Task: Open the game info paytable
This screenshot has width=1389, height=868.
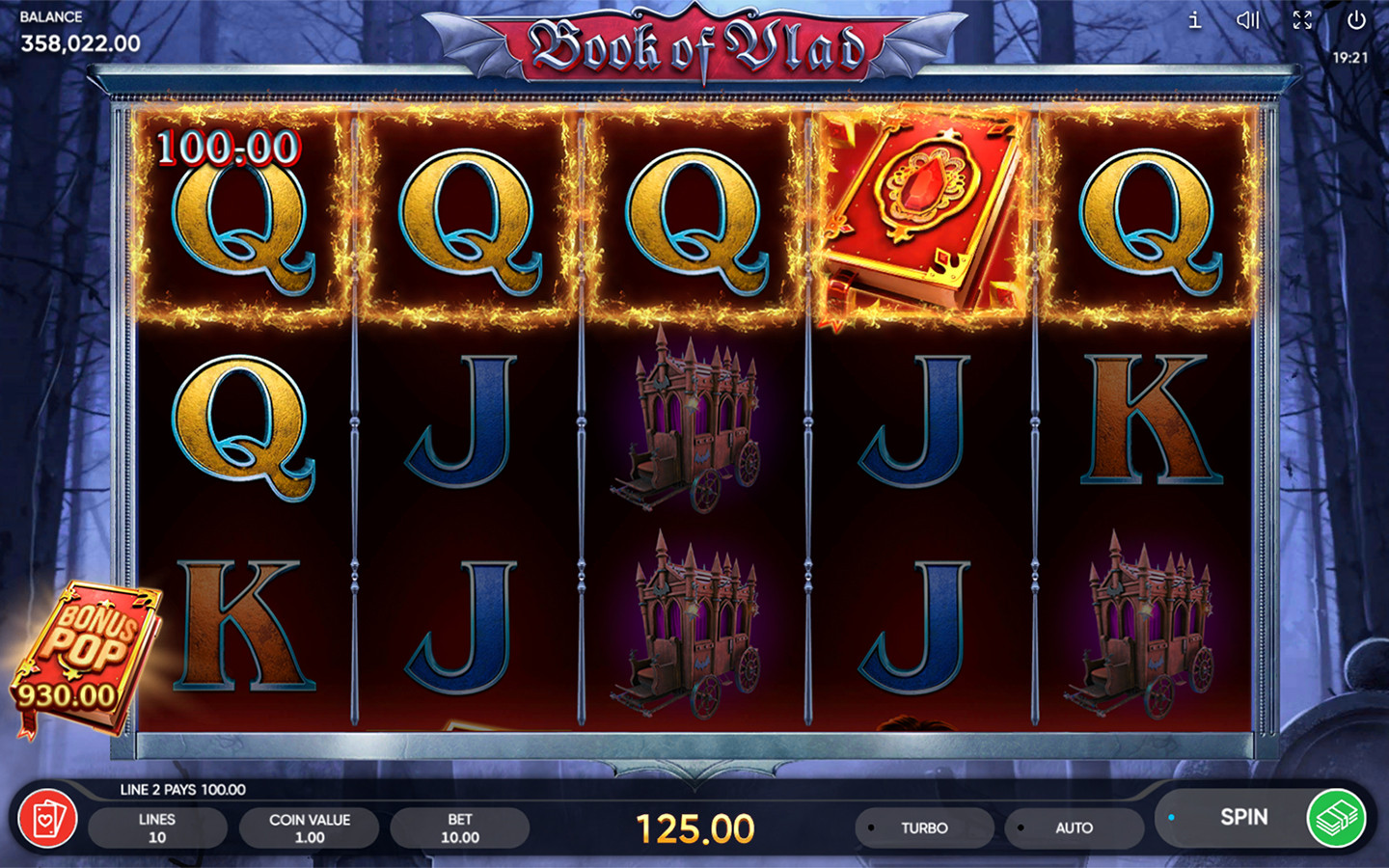Action: click(1194, 20)
